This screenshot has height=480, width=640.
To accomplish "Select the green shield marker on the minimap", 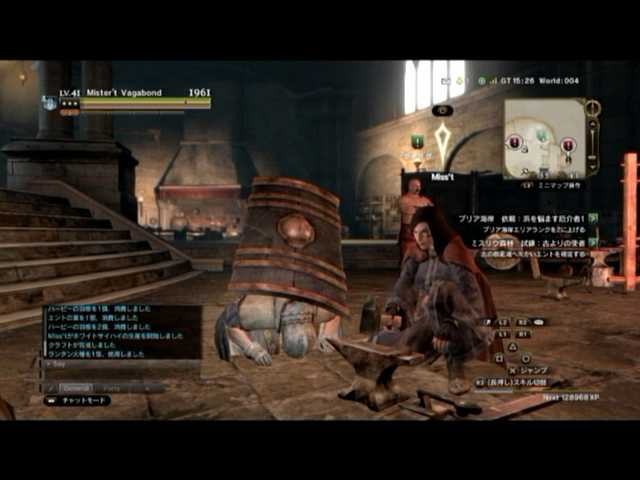I will (541, 135).
